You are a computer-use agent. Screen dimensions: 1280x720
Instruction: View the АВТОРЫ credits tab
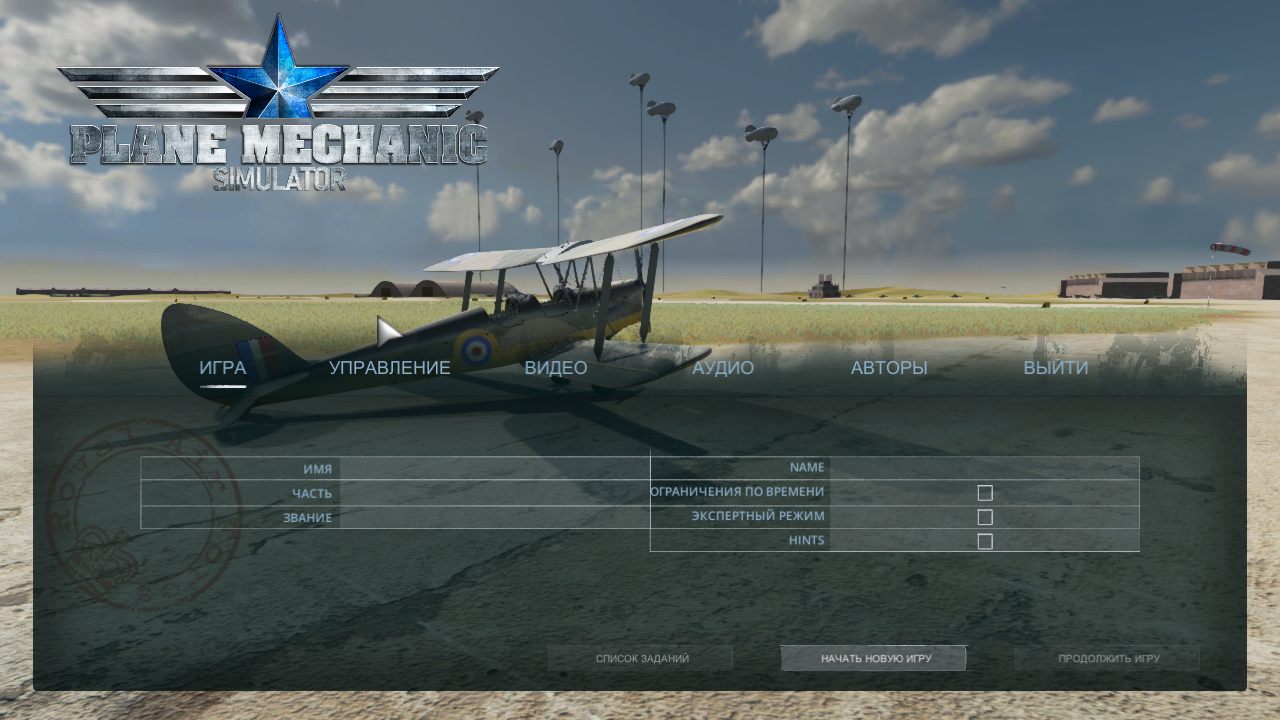coord(888,368)
